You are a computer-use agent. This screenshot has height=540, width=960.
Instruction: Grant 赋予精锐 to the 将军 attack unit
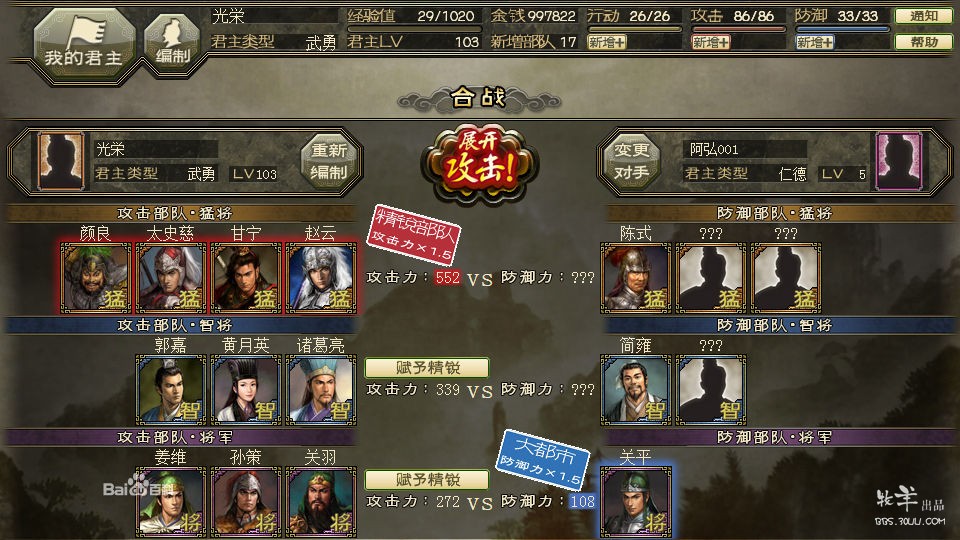(427, 479)
